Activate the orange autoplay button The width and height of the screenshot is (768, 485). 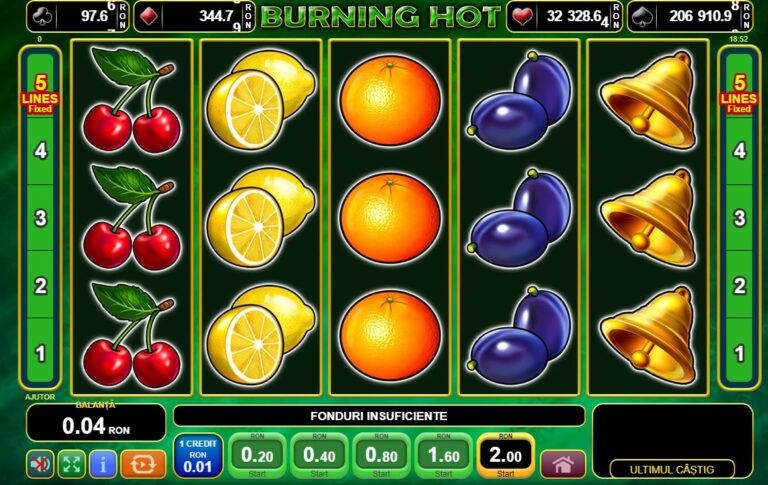(x=143, y=464)
